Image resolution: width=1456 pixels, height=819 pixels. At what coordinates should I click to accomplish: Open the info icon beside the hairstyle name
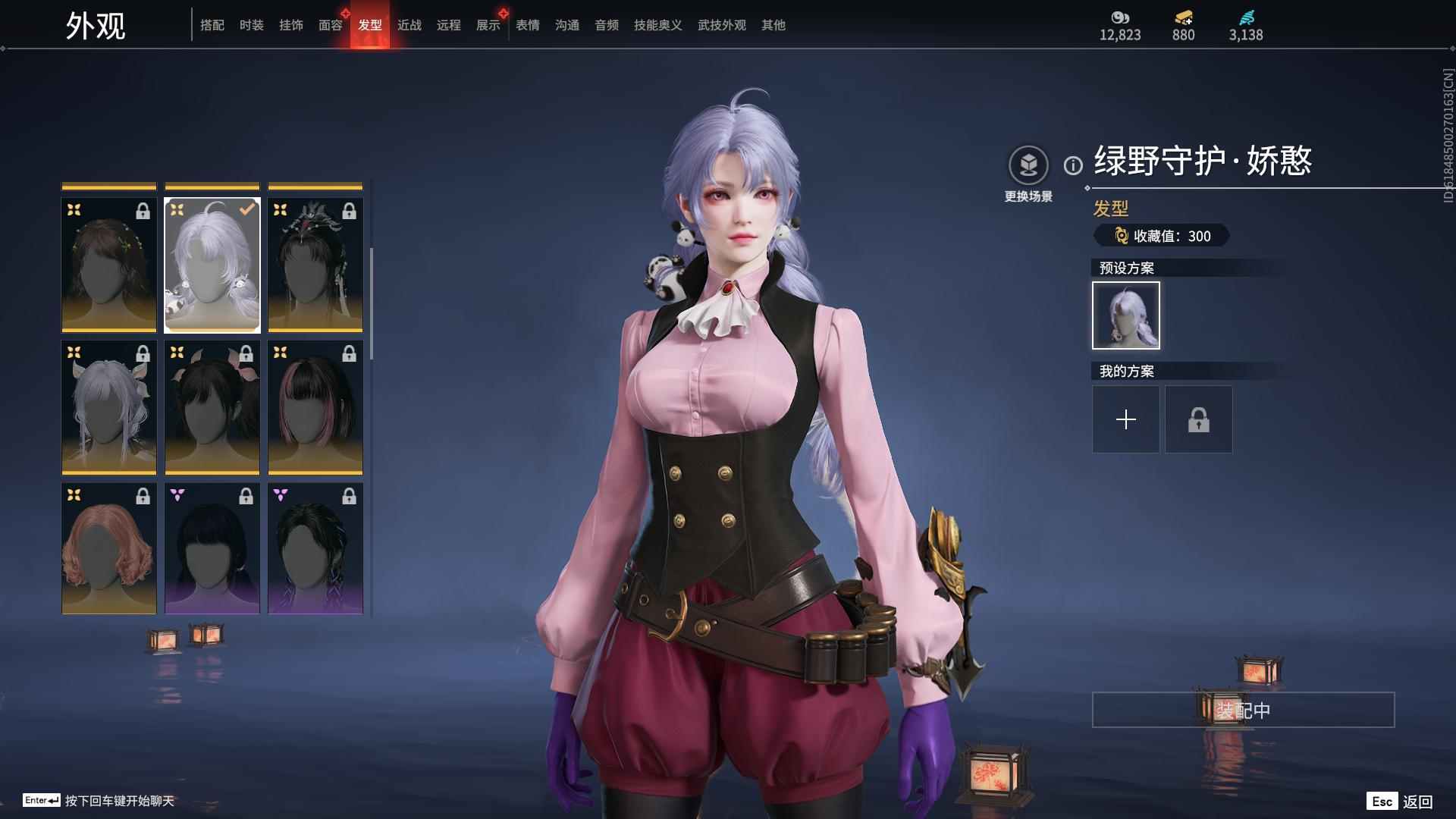point(1073,165)
